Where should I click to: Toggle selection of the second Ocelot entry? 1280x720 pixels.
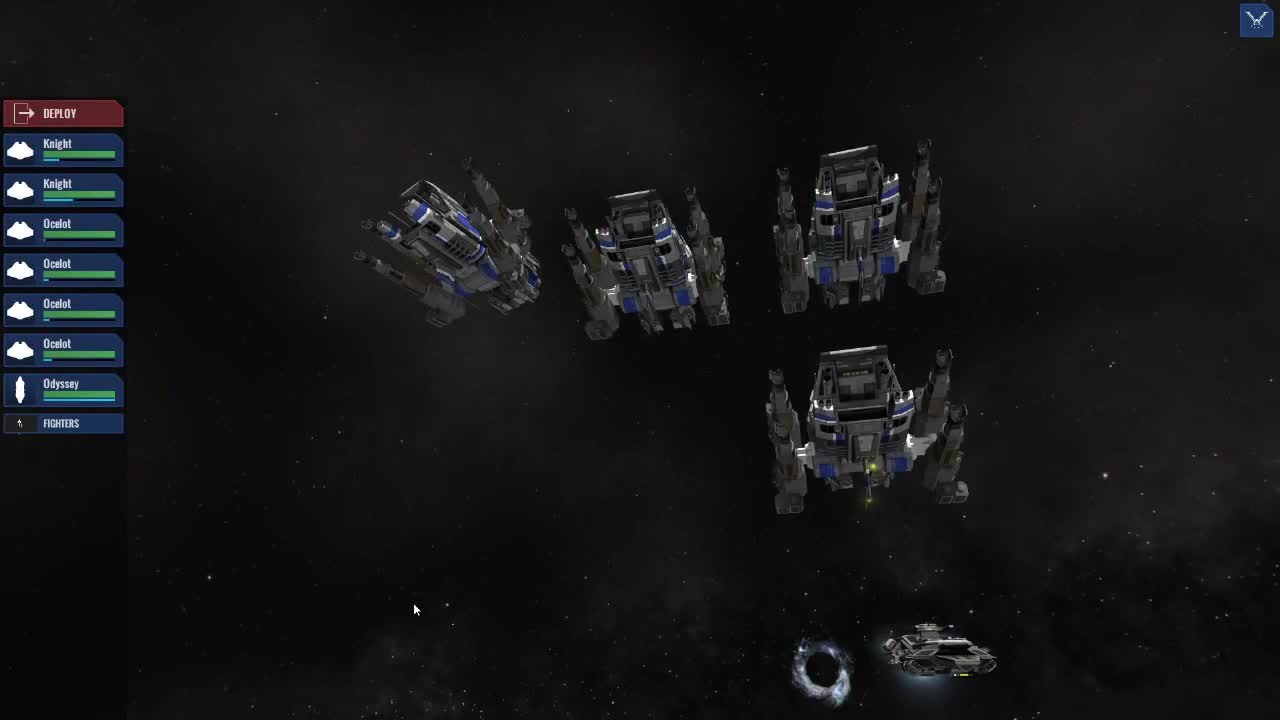[63, 270]
